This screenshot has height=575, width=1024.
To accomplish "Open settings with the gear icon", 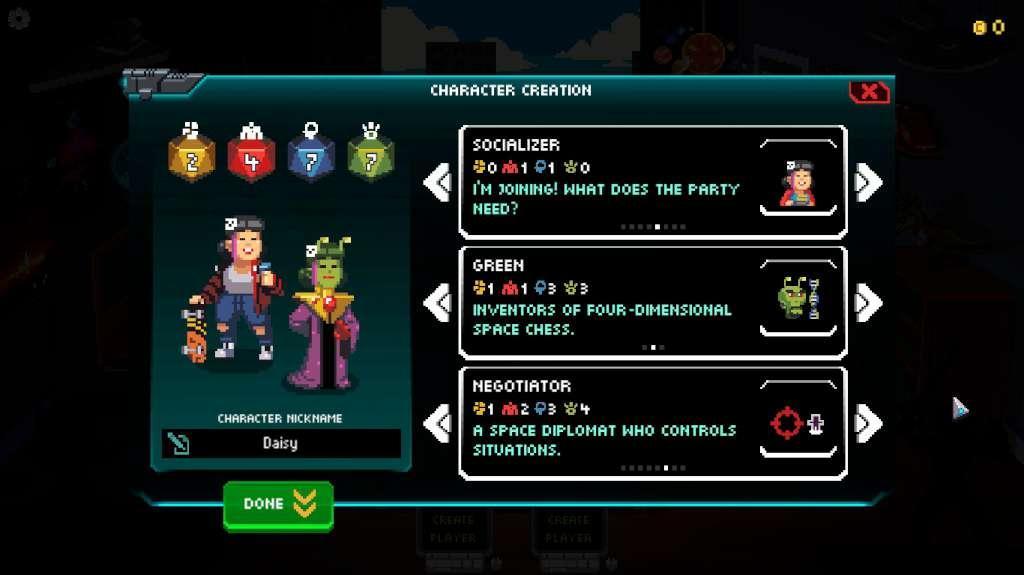I will click(x=18, y=19).
